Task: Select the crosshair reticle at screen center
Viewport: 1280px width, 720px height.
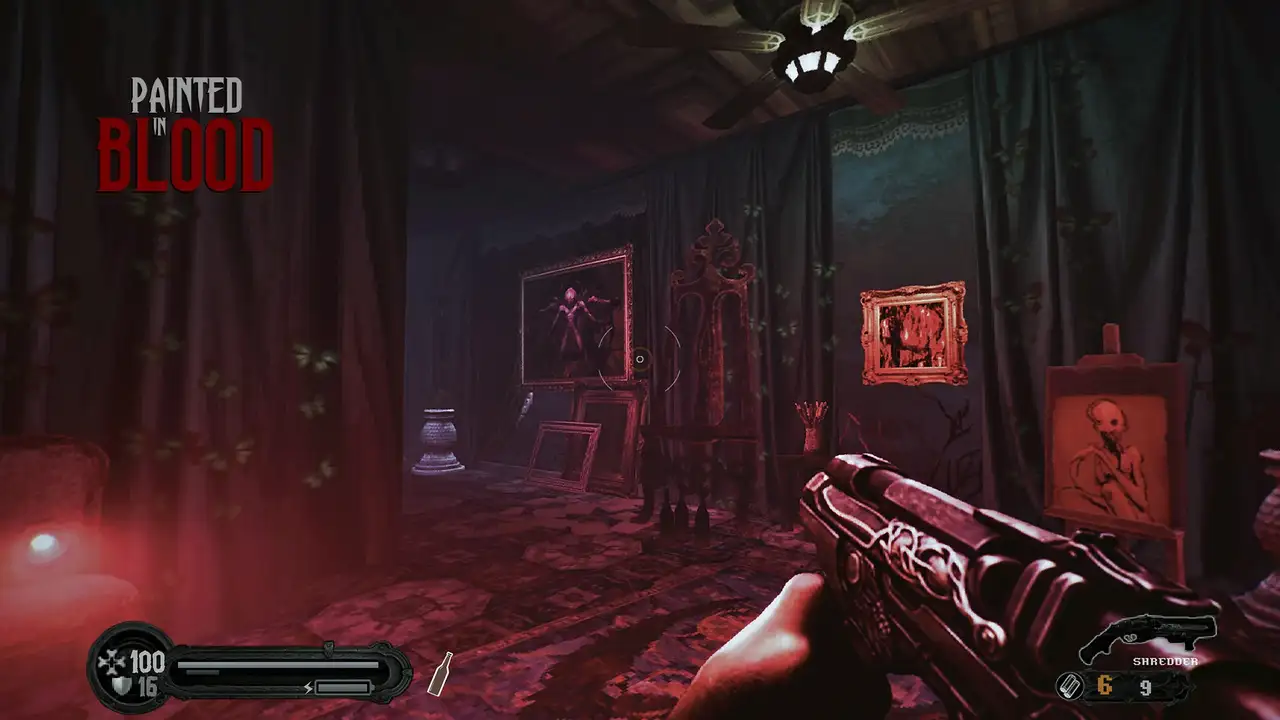Action: click(638, 358)
